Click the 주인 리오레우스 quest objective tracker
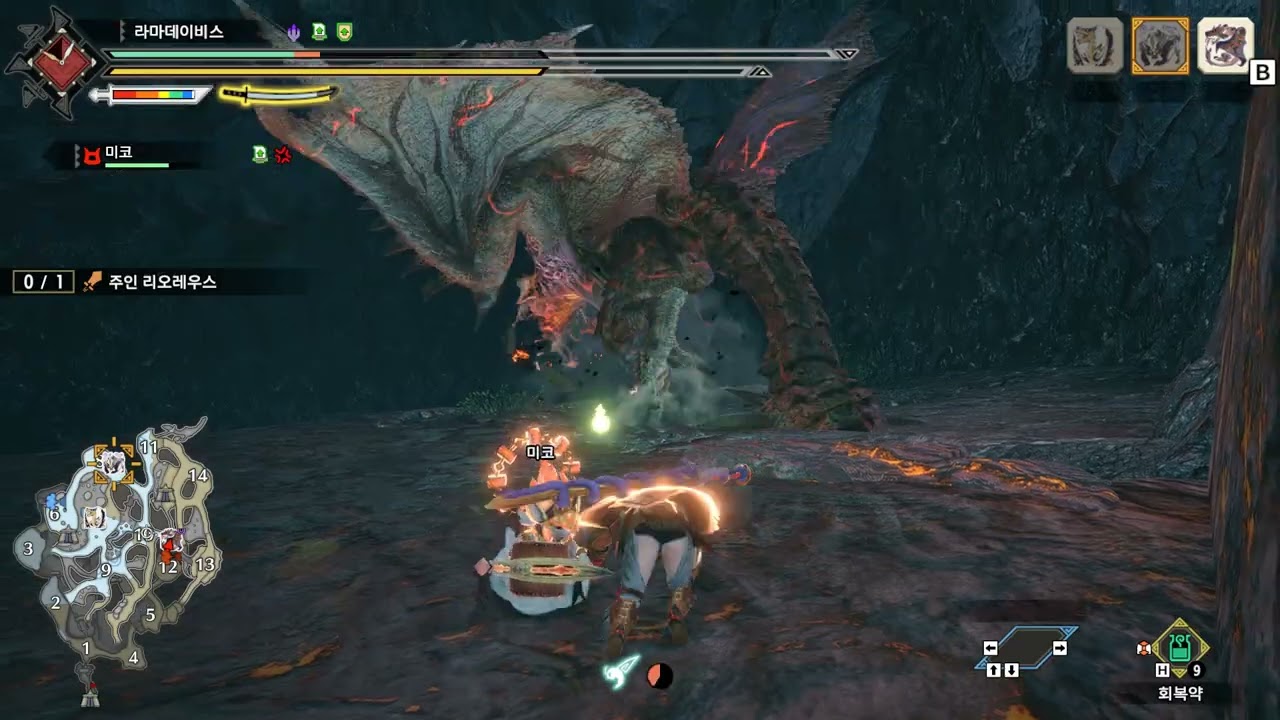Screen dimensions: 1280x720 [x=162, y=282]
